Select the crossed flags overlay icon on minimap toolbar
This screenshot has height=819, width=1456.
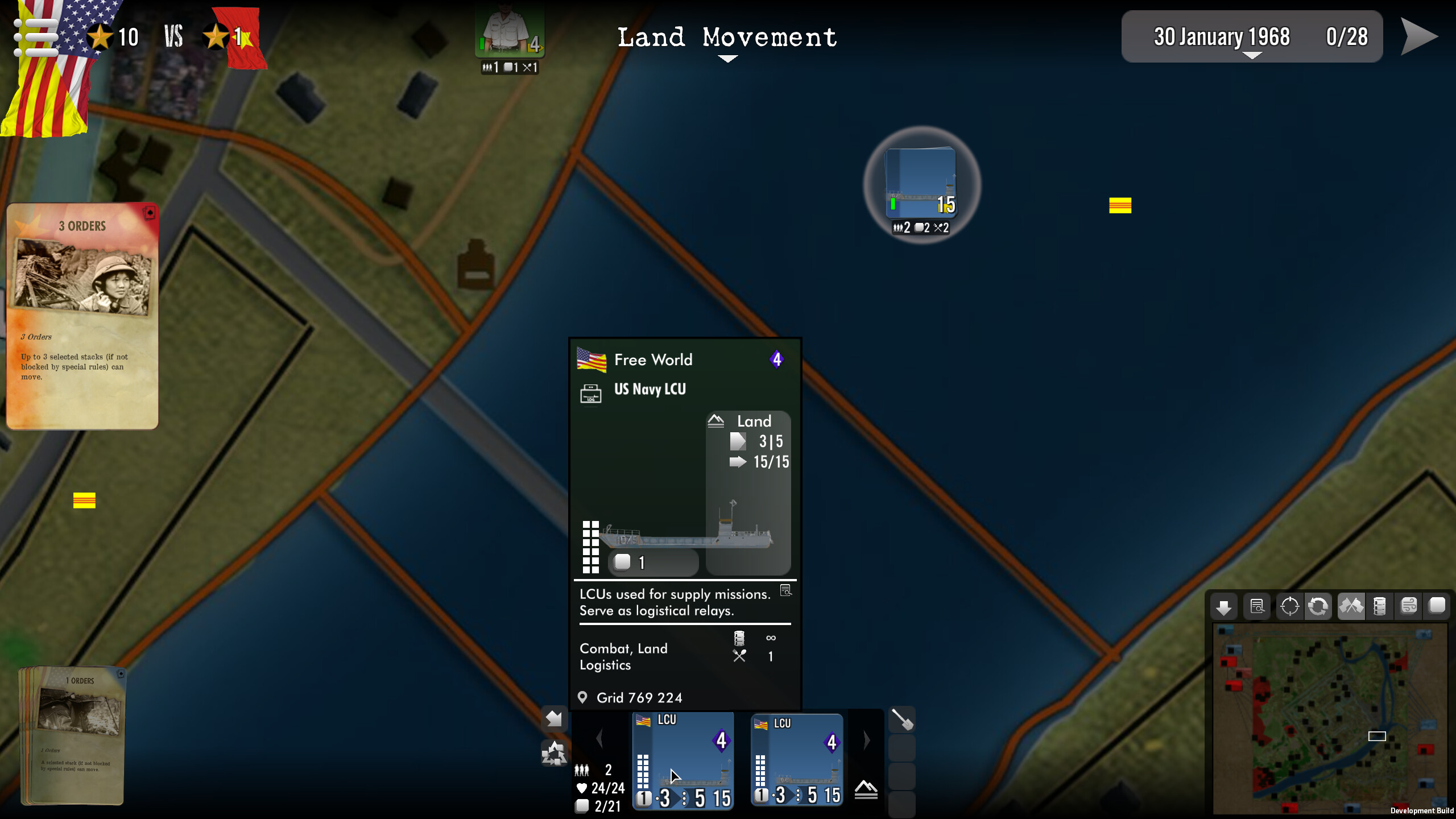click(1352, 606)
